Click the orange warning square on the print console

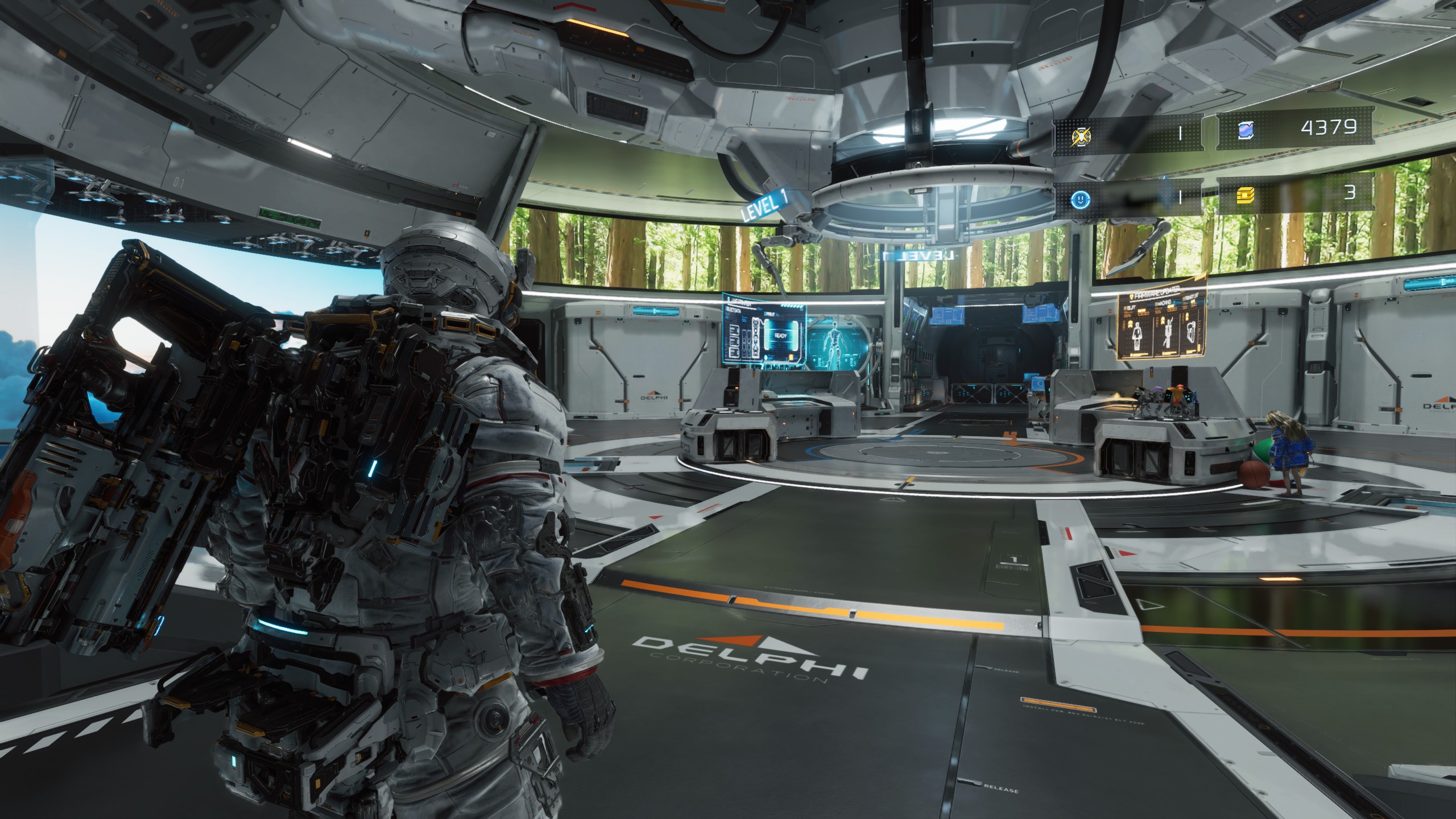click(x=791, y=357)
